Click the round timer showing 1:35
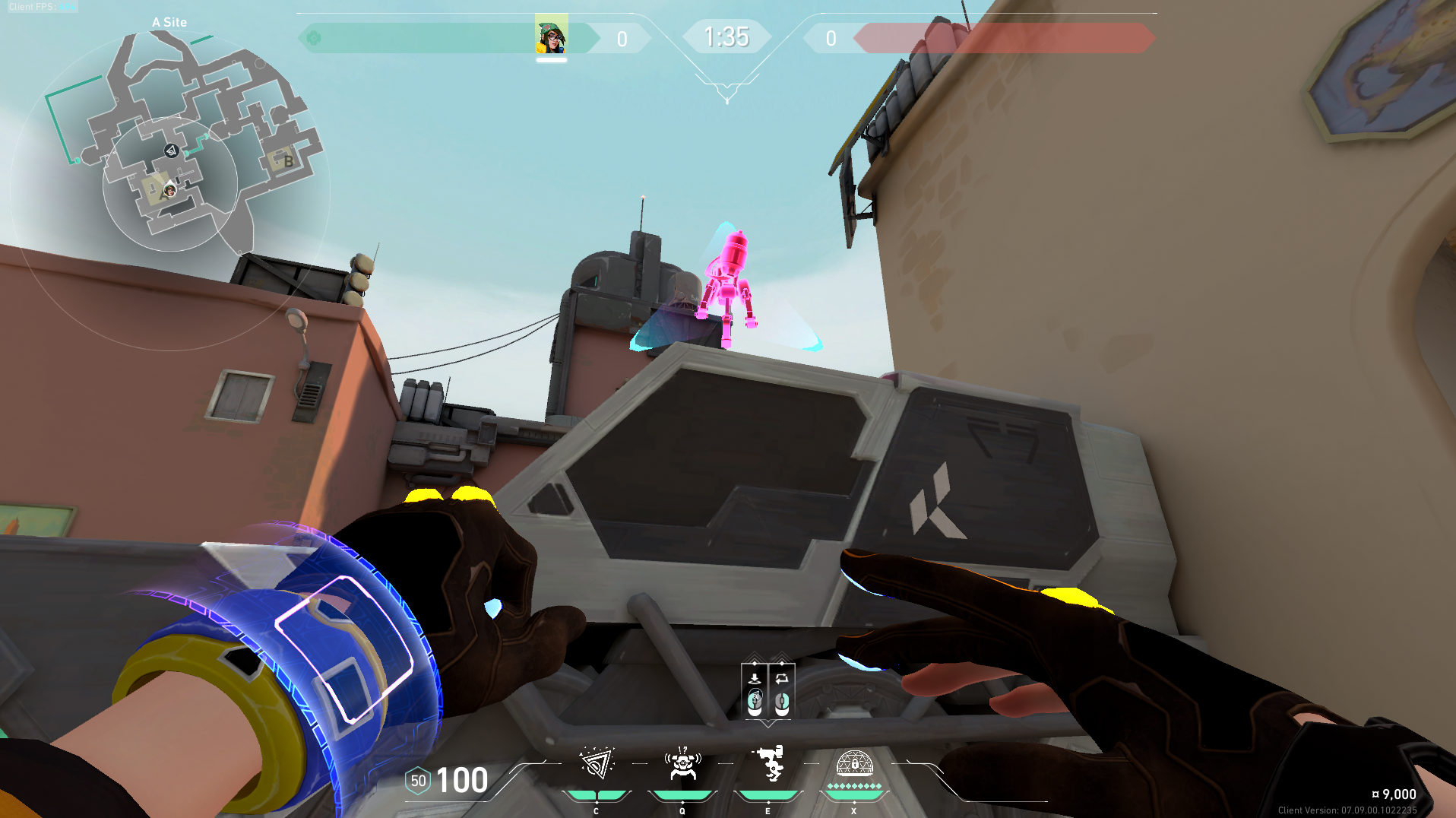Image resolution: width=1456 pixels, height=818 pixels. [x=726, y=36]
